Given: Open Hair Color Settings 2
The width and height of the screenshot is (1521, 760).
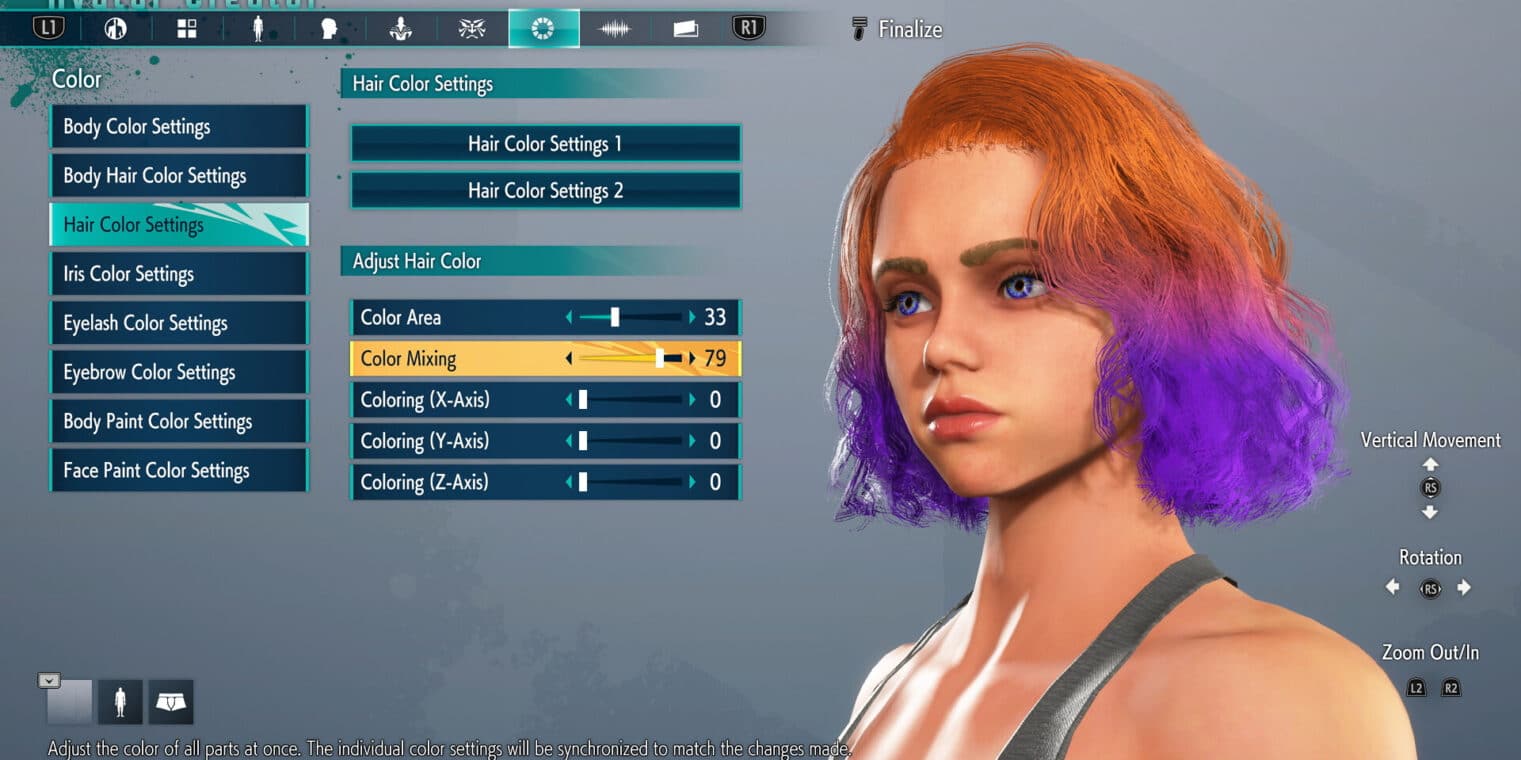Looking at the screenshot, I should click(545, 191).
